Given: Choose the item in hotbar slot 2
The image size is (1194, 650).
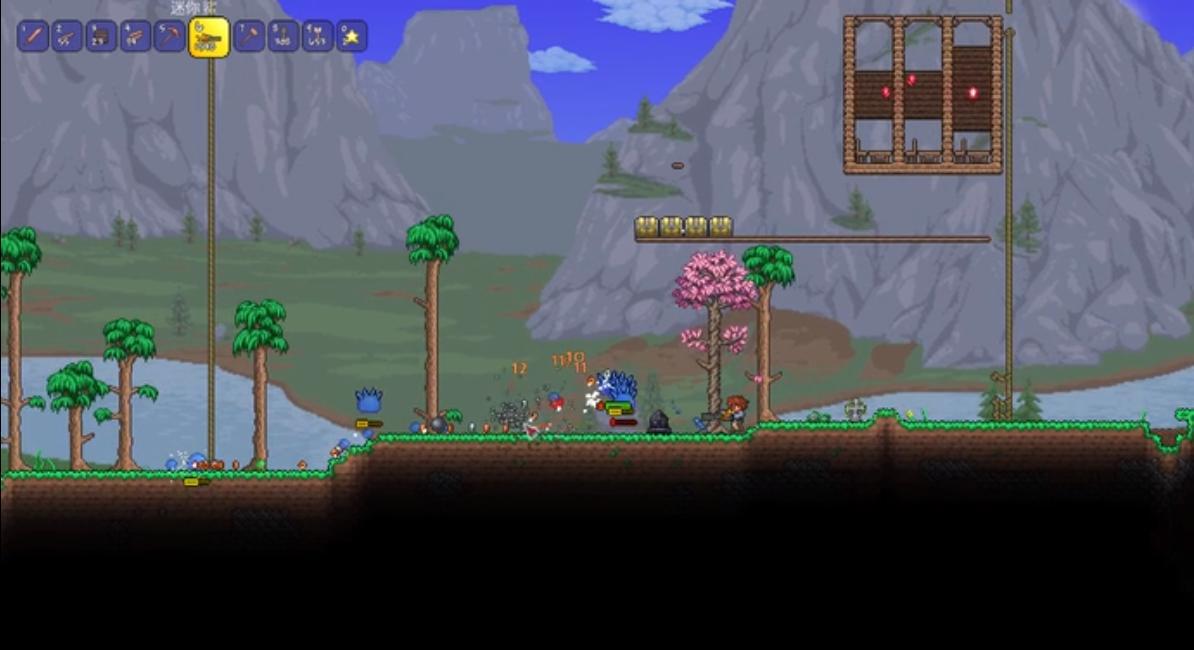Looking at the screenshot, I should pyautogui.click(x=67, y=37).
